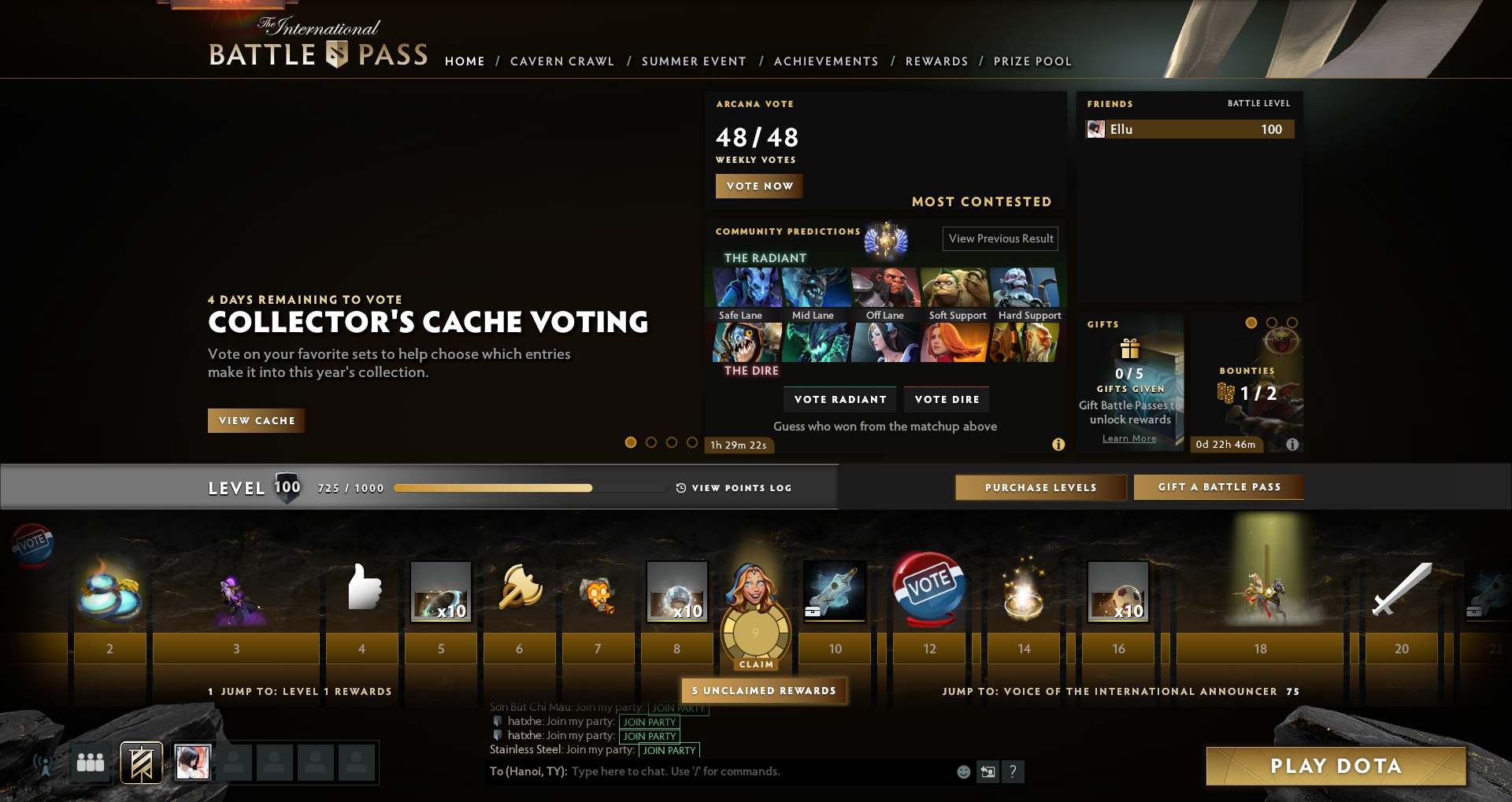The height and width of the screenshot is (802, 1512).
Task: Select the screenshot share icon in chat bar
Action: pos(988,772)
